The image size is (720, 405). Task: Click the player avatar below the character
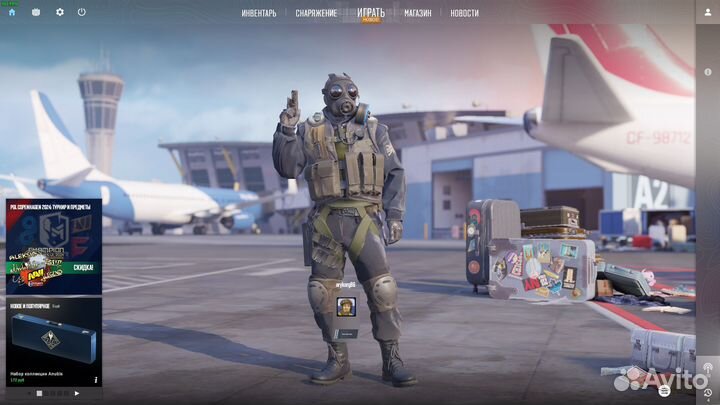pyautogui.click(x=346, y=306)
